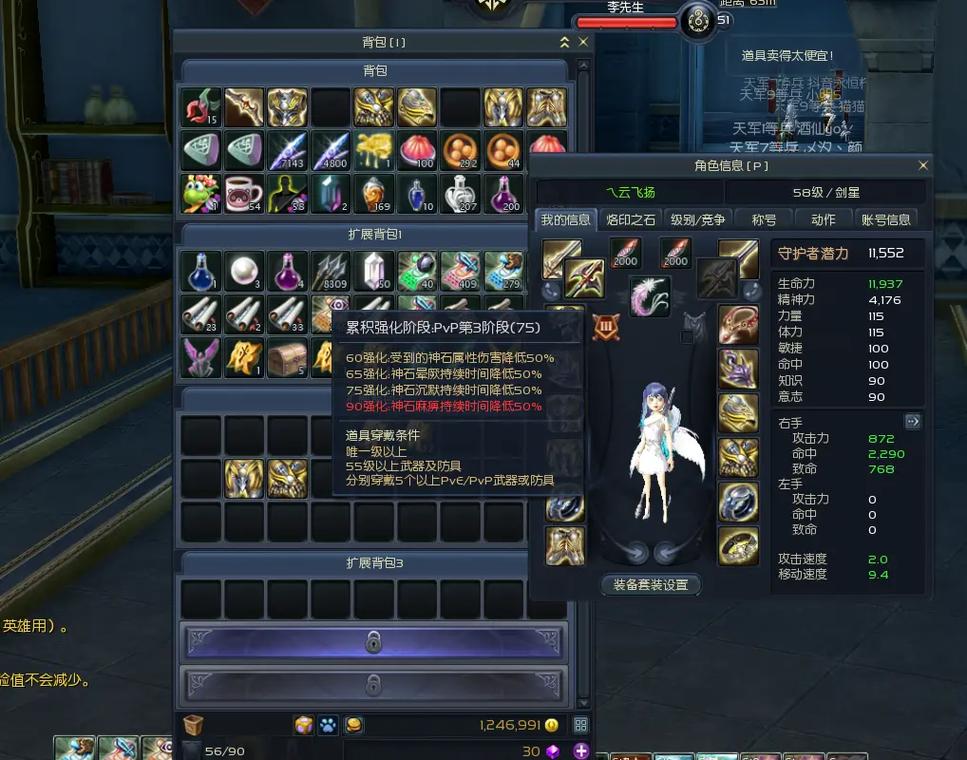Switch to the 账号信息 tab
The width and height of the screenshot is (967, 760).
tap(885, 220)
